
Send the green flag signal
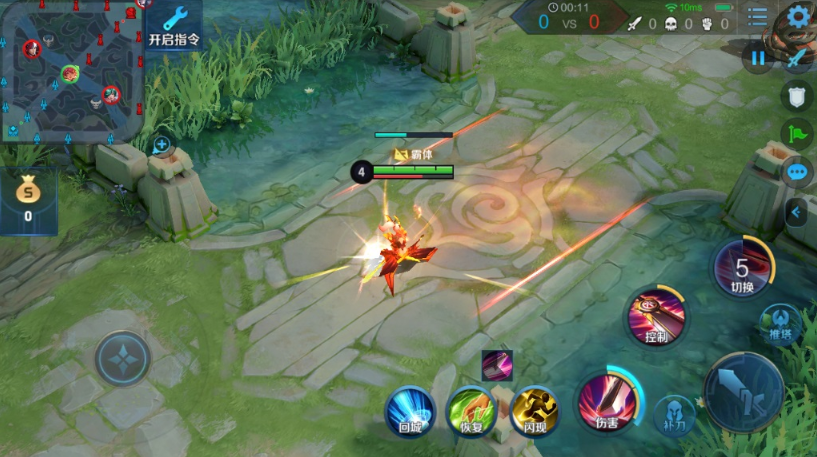point(797,134)
